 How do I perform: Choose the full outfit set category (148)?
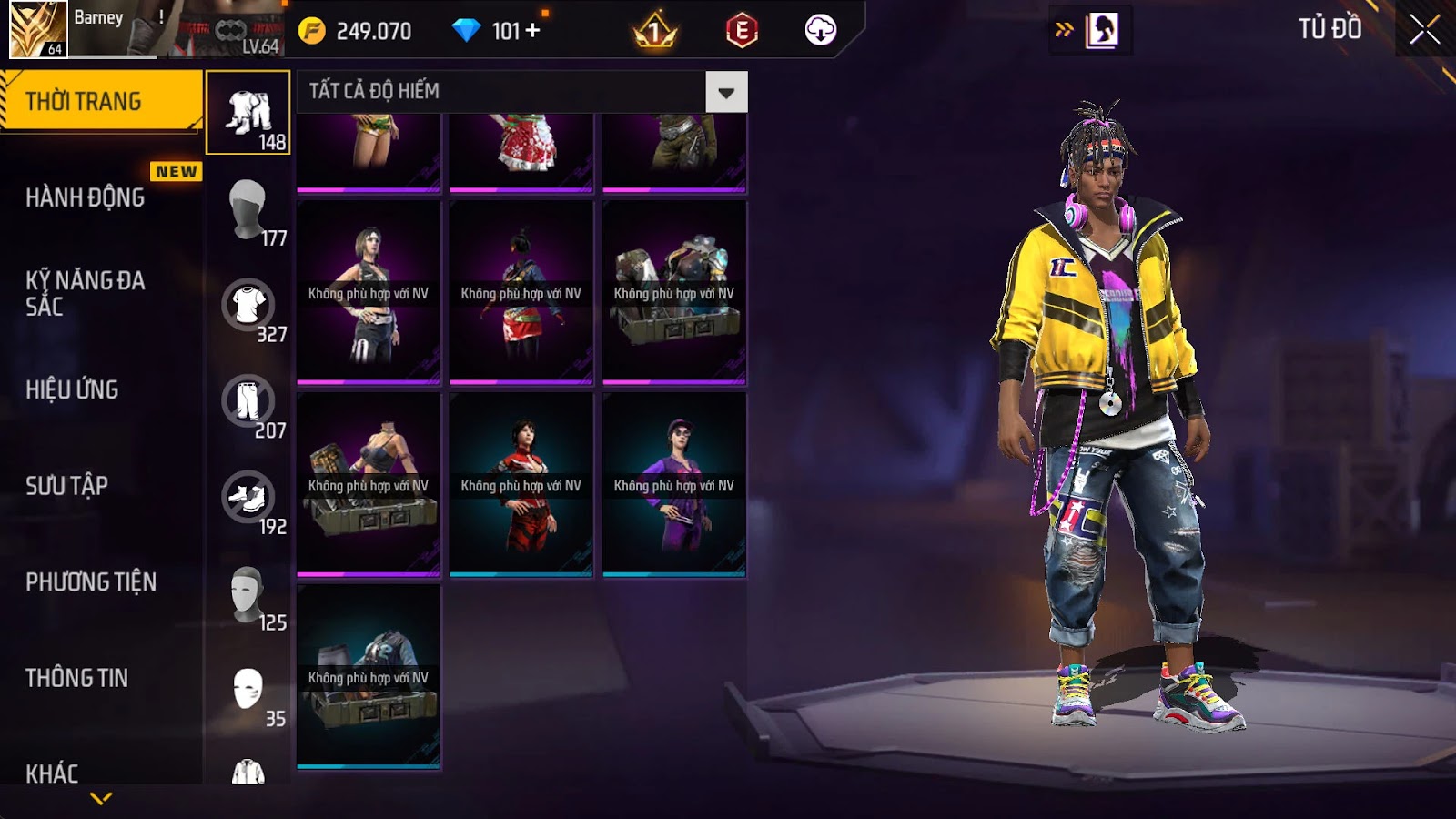point(248,113)
